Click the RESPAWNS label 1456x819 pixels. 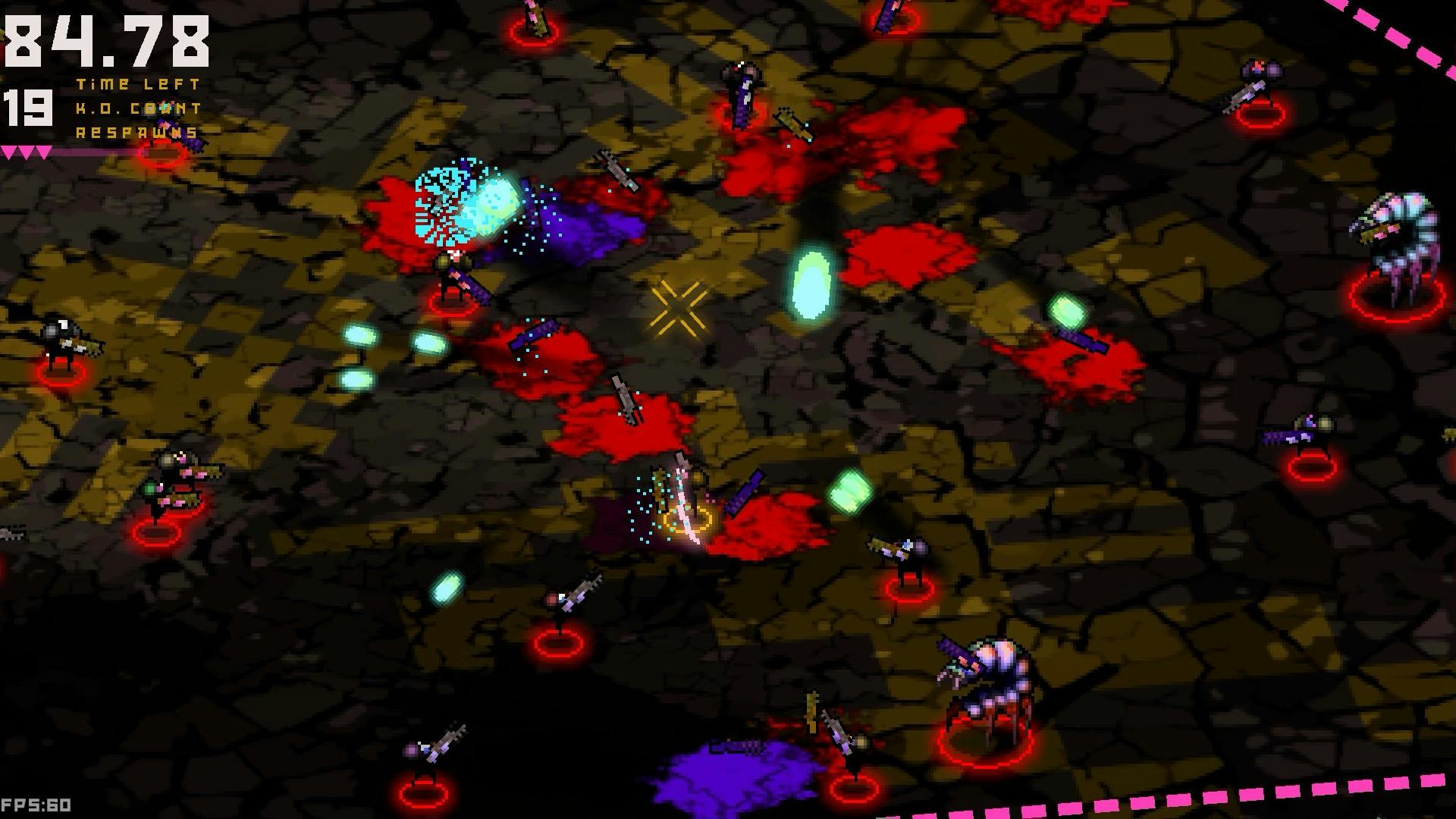coord(136,133)
